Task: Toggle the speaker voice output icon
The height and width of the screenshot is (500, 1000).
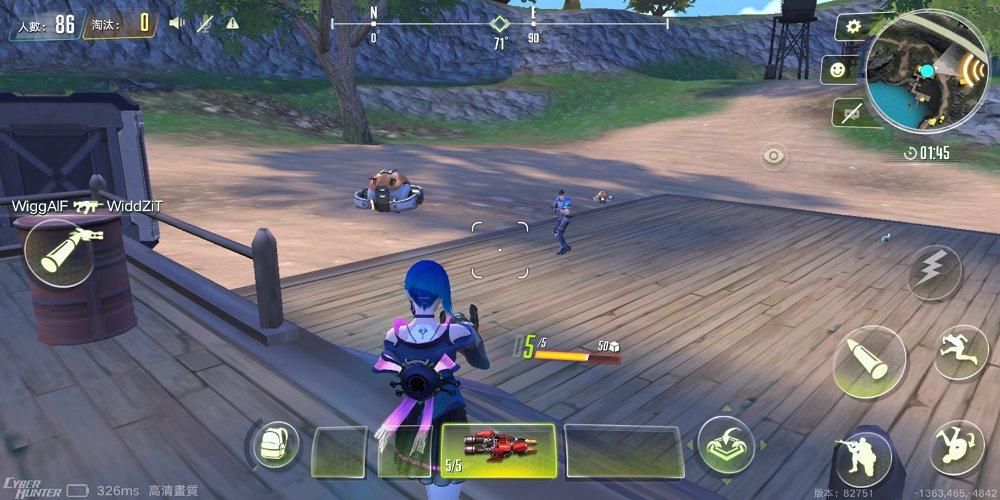Action: coord(177,22)
